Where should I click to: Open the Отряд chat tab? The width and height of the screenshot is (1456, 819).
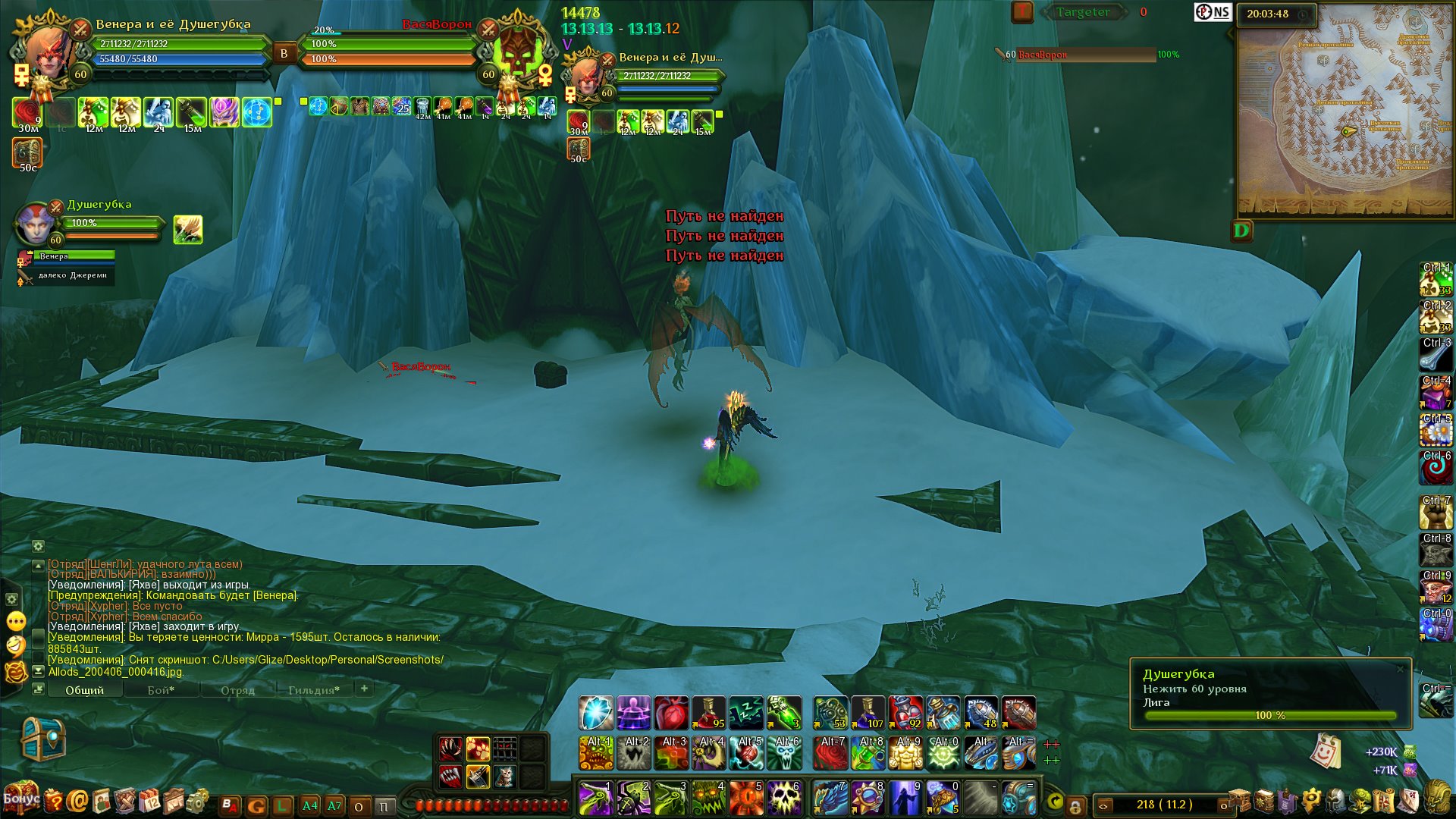click(237, 690)
